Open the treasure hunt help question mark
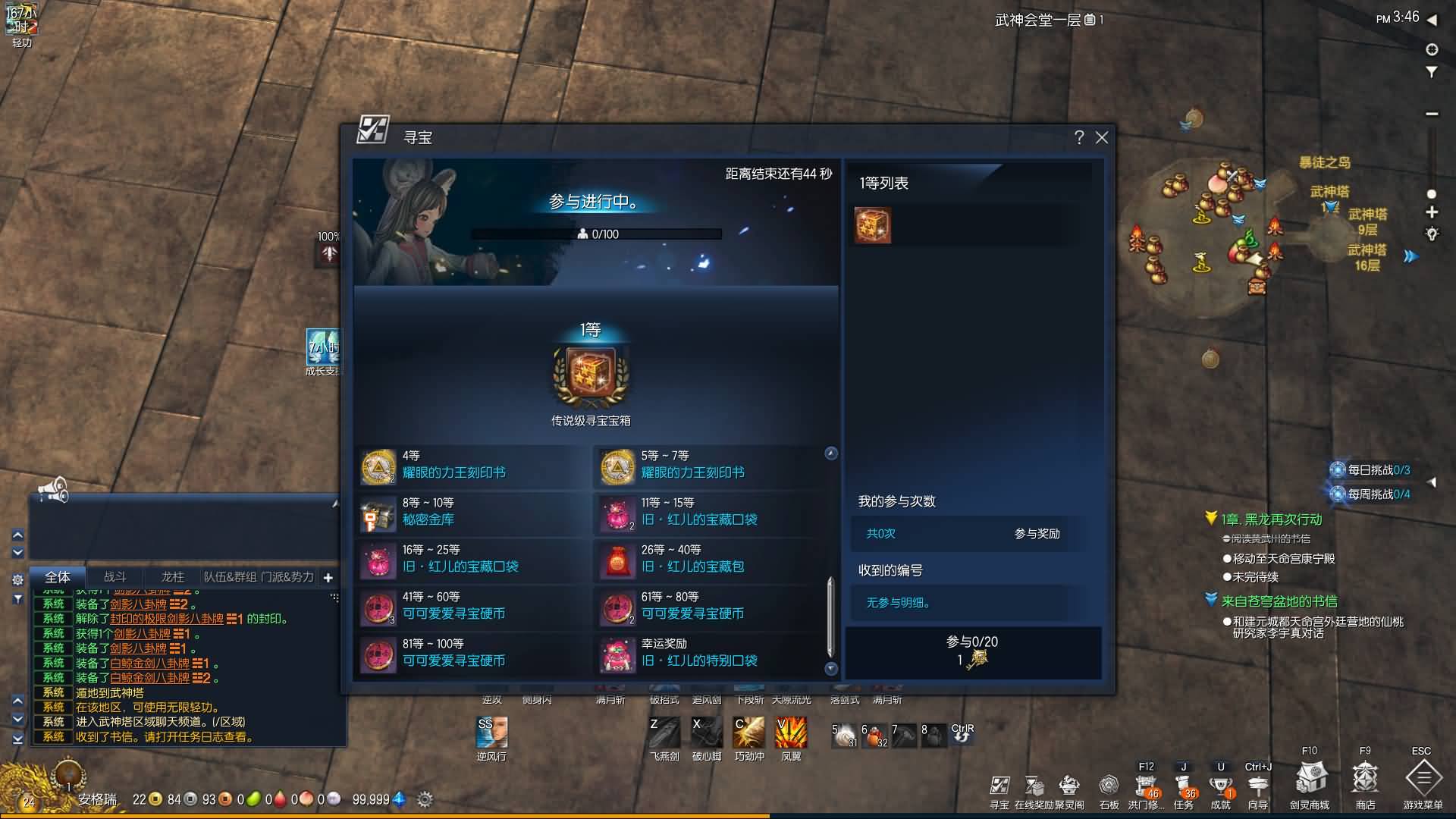Image resolution: width=1456 pixels, height=819 pixels. coord(1079,137)
